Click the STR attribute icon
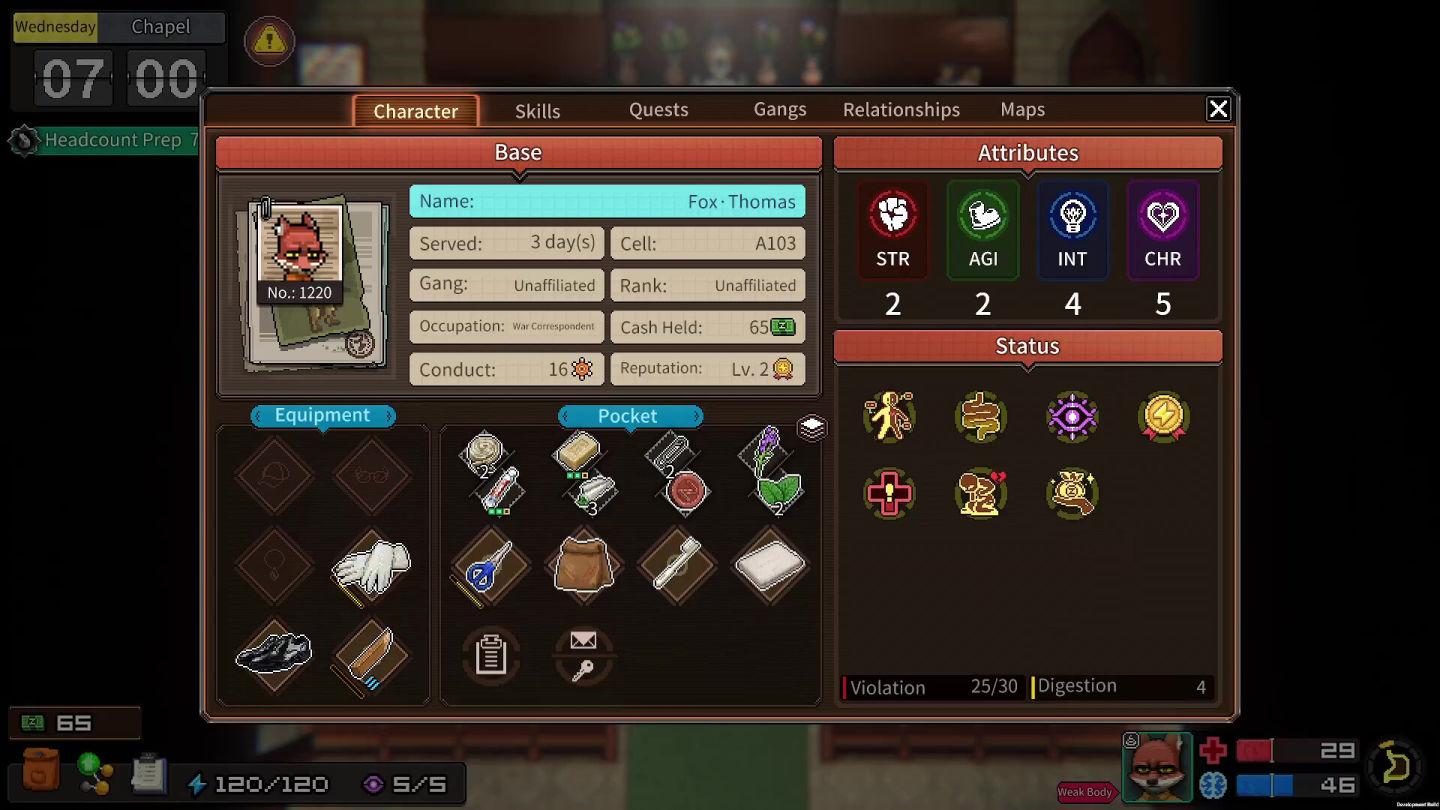 pos(892,215)
